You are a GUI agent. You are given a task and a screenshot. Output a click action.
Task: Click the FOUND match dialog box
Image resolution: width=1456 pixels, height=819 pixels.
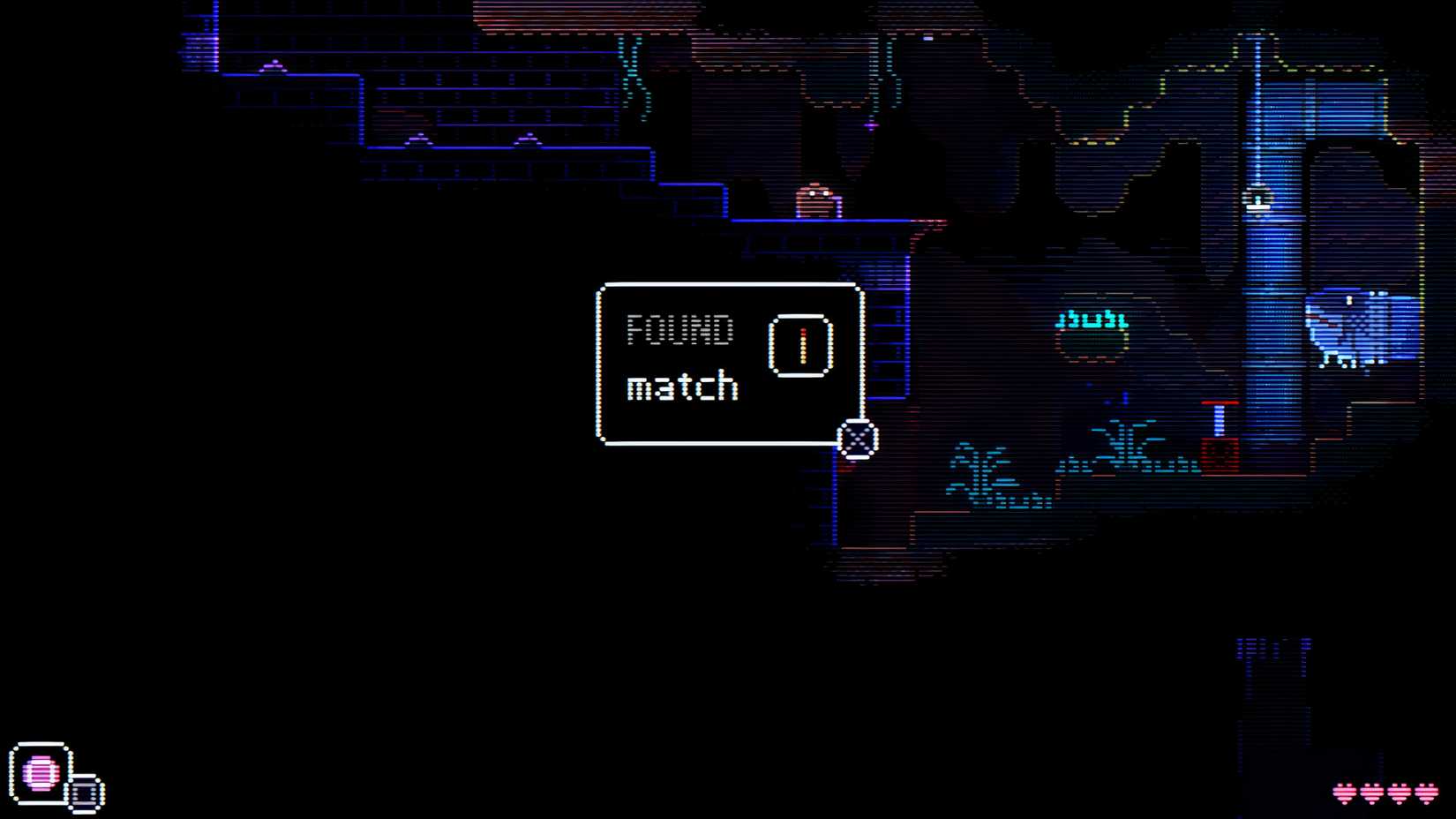coord(730,364)
